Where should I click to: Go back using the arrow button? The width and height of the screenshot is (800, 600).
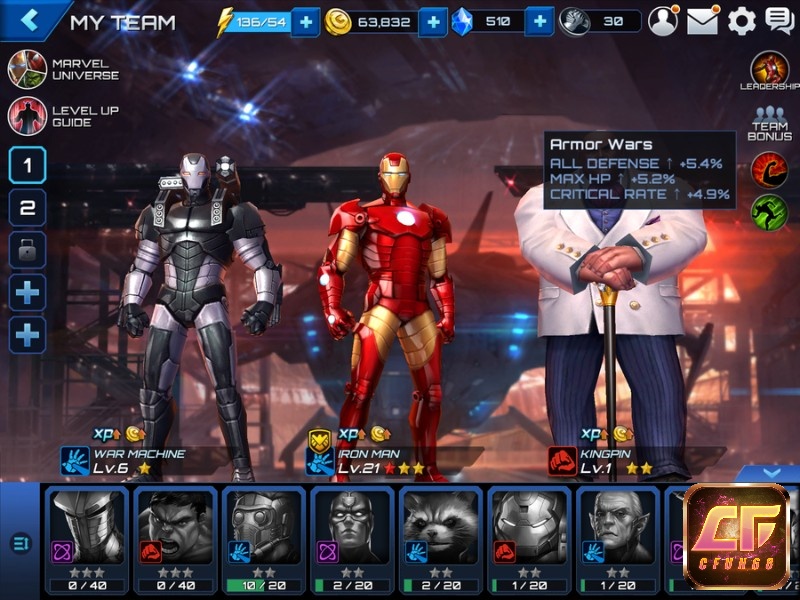pos(30,20)
